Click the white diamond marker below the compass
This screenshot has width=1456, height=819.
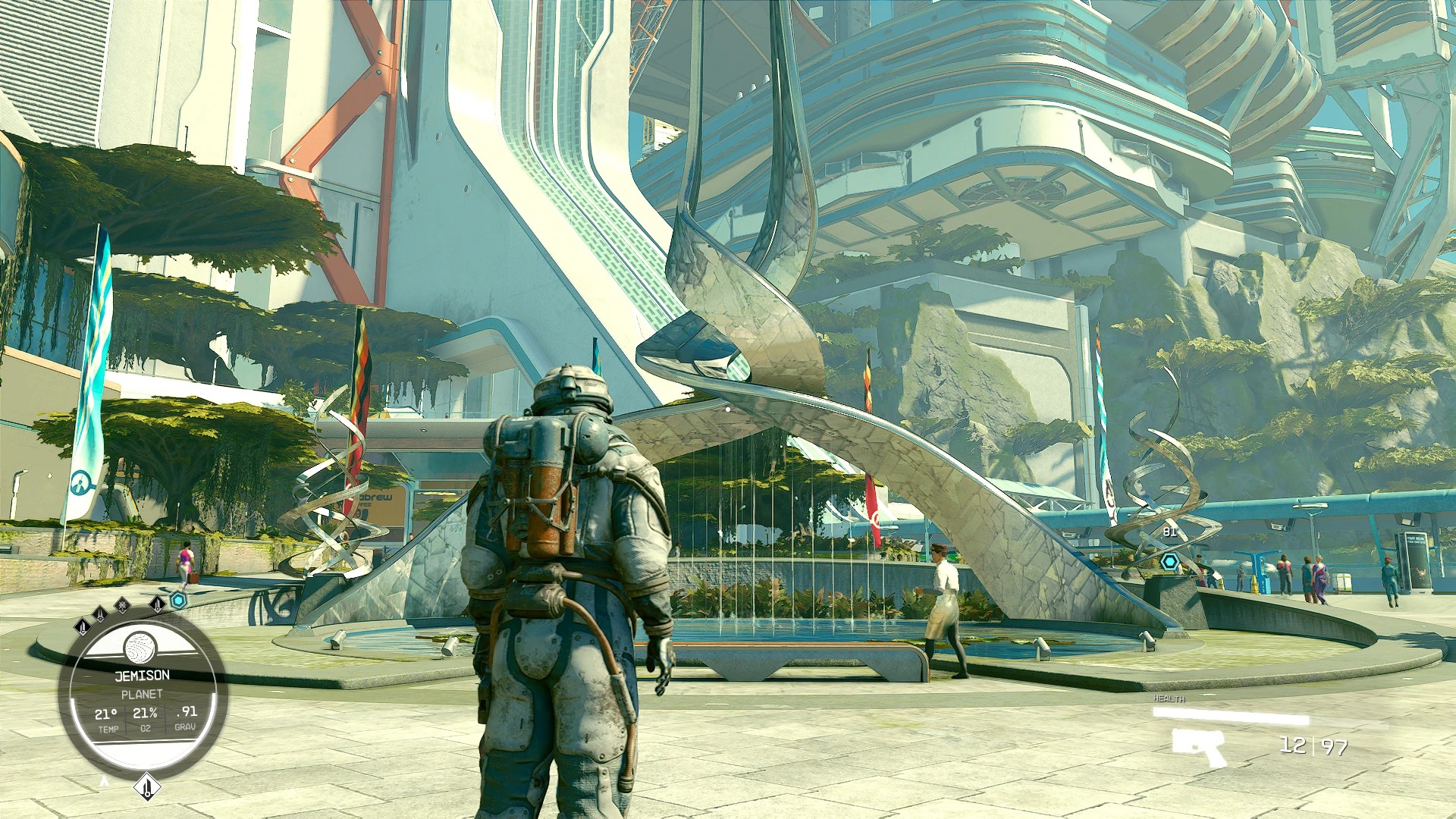[146, 786]
